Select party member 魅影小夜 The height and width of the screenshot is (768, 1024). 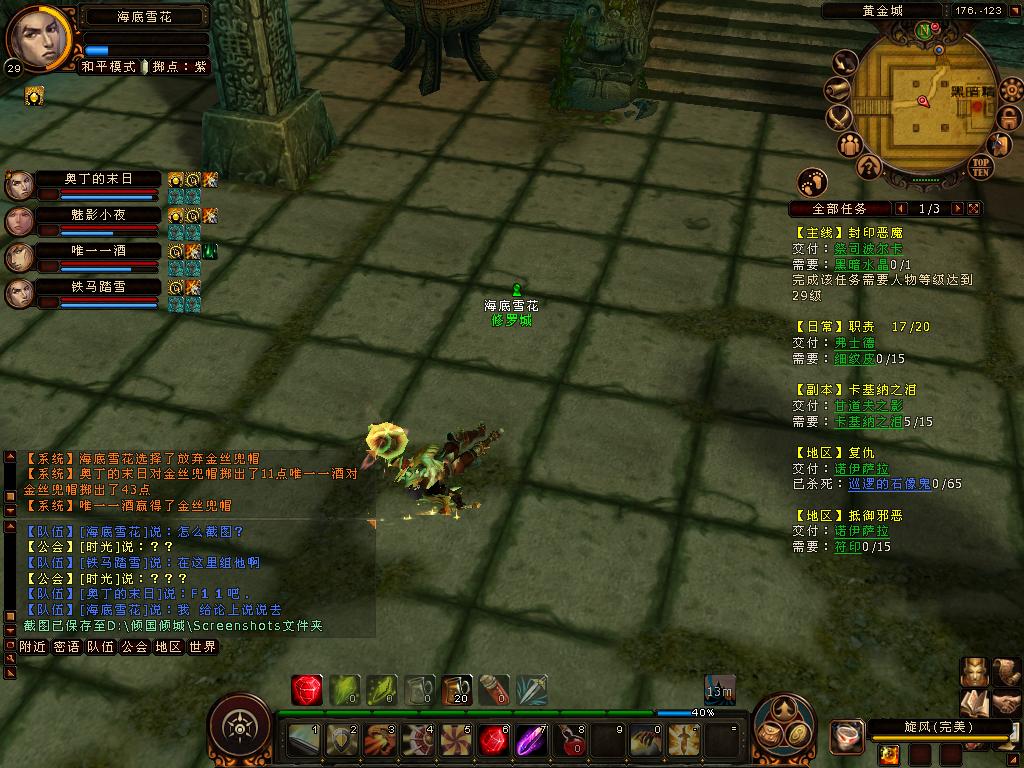(98, 215)
